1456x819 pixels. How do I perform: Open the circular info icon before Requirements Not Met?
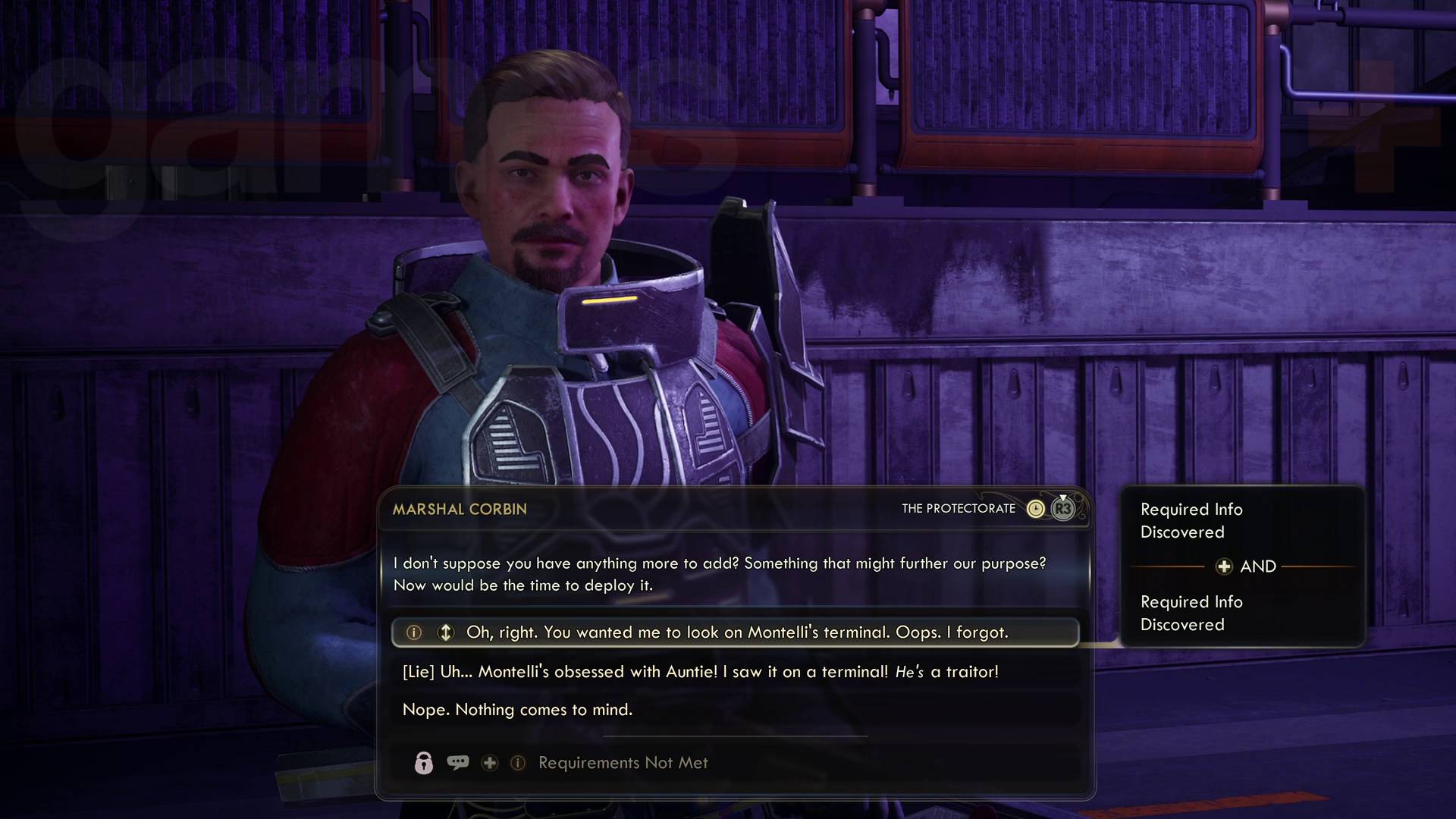(519, 764)
